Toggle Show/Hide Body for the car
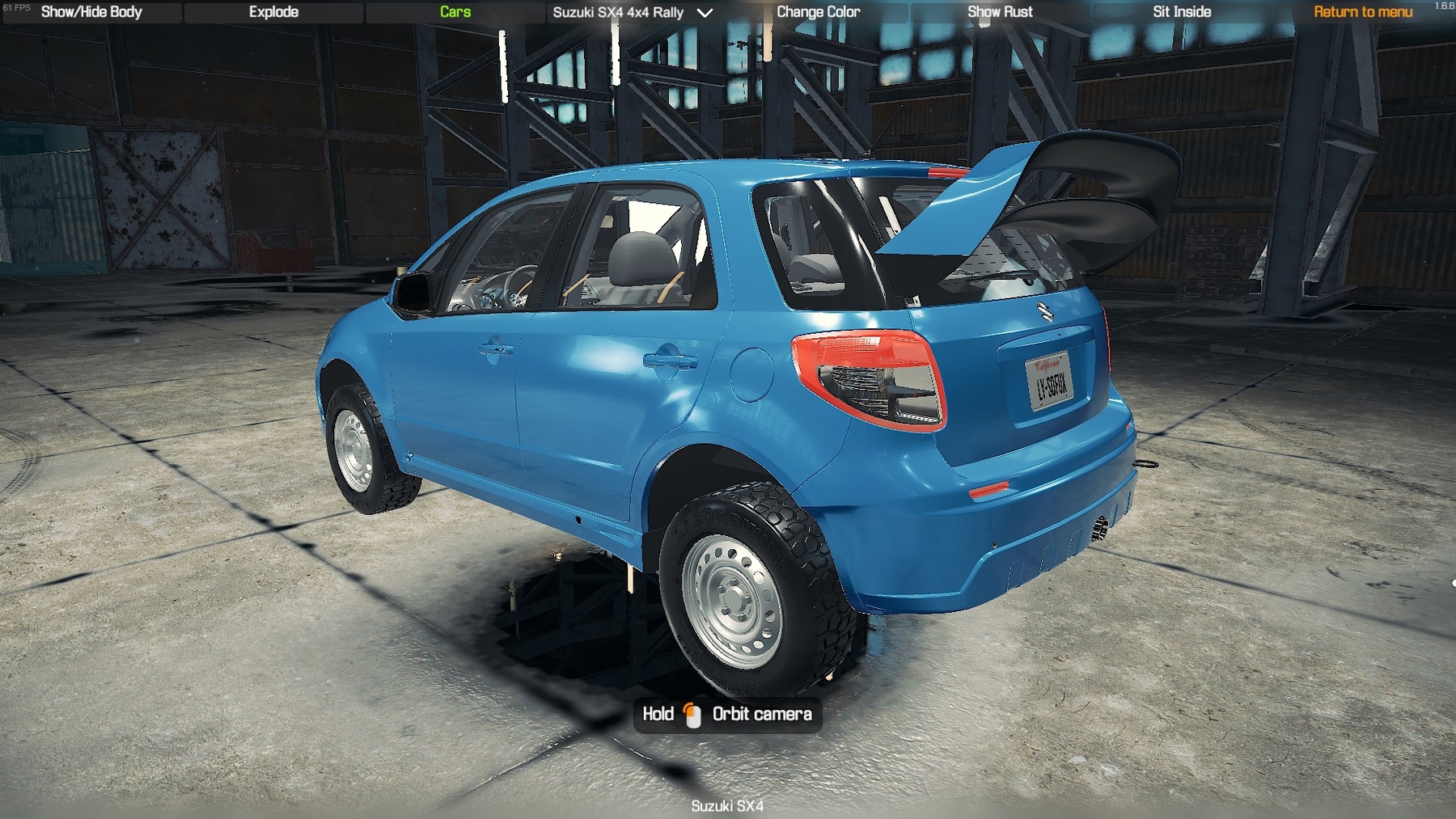Screen dimensions: 1456x819 pyautogui.click(x=91, y=12)
